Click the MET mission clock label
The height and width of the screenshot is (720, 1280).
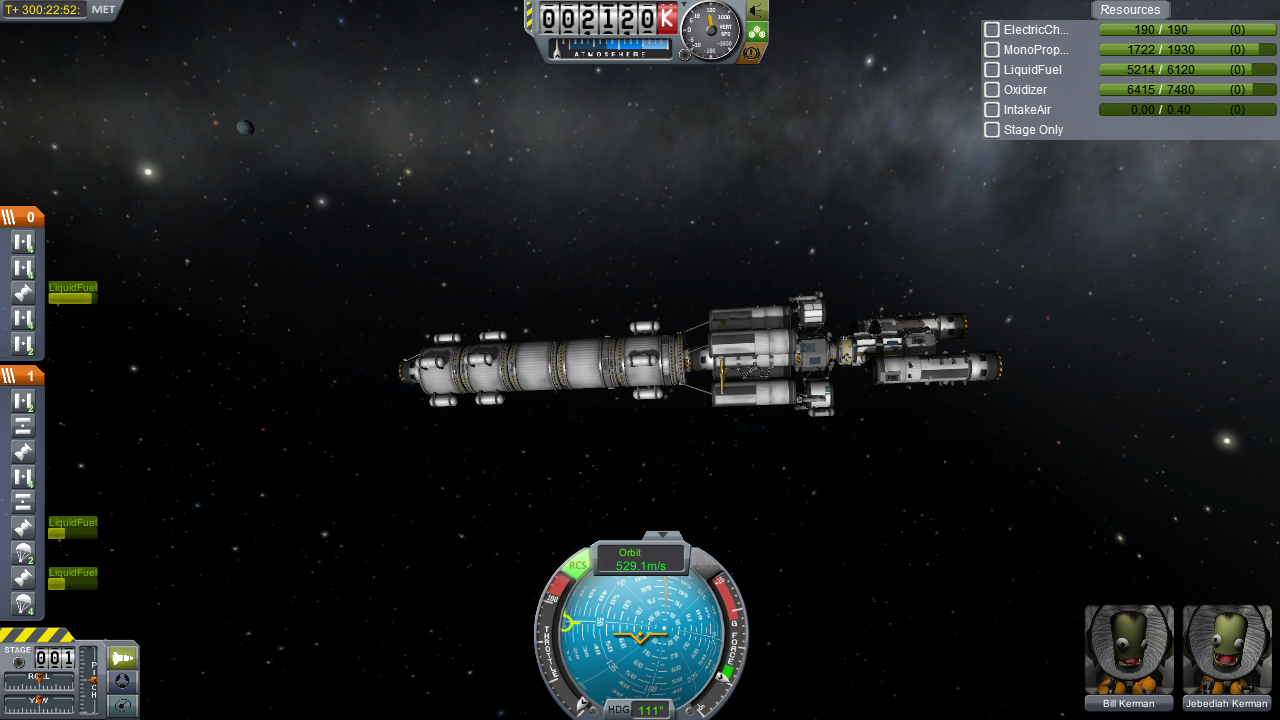coord(103,10)
